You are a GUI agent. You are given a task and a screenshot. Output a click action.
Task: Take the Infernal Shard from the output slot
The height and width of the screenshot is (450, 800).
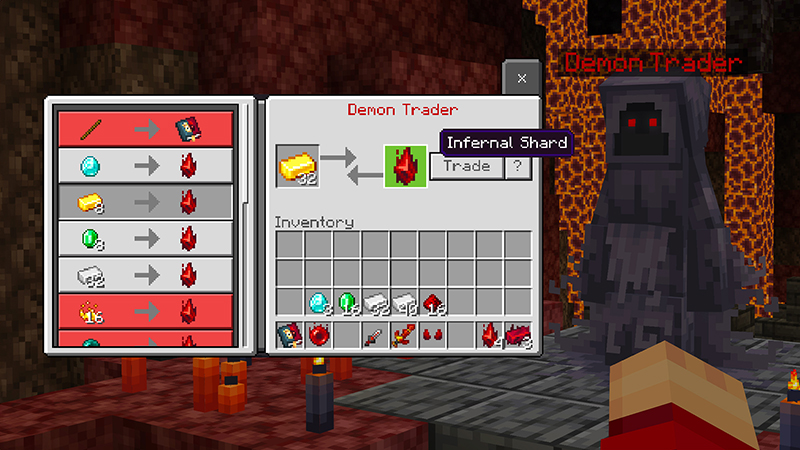click(x=405, y=166)
